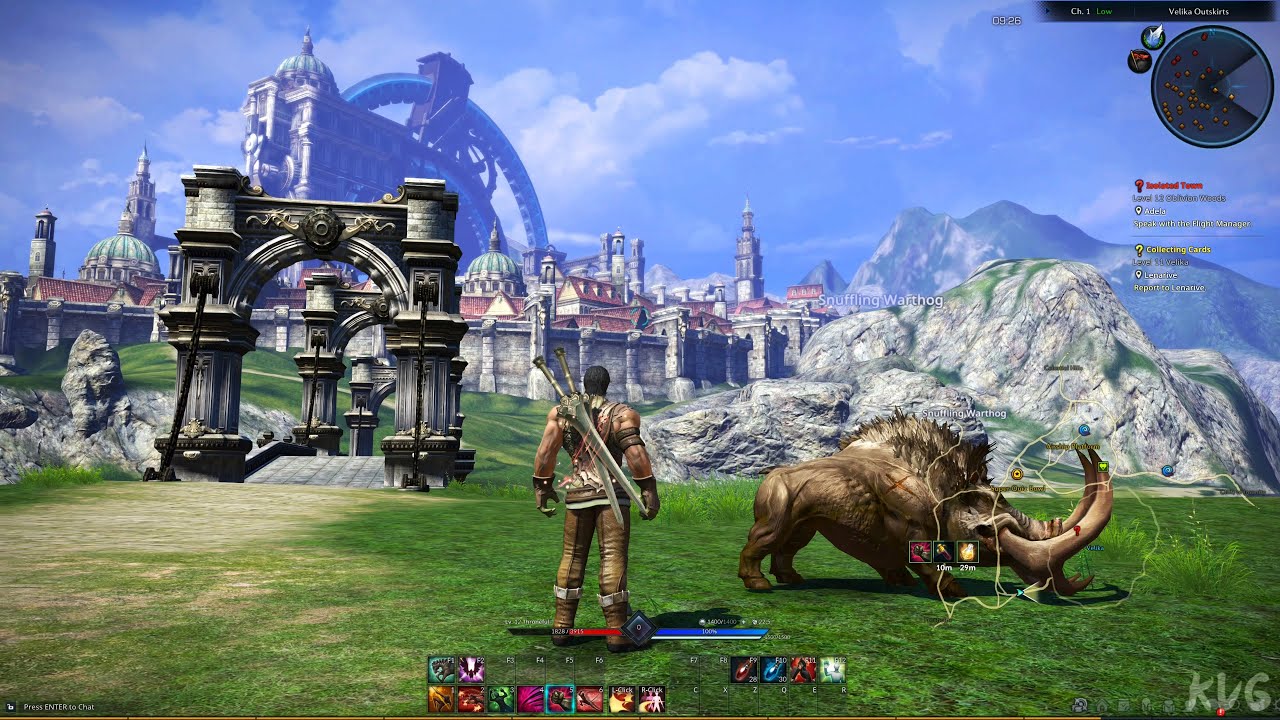Select the R-Click dodge skill slot
The height and width of the screenshot is (720, 1280).
[x=651, y=699]
